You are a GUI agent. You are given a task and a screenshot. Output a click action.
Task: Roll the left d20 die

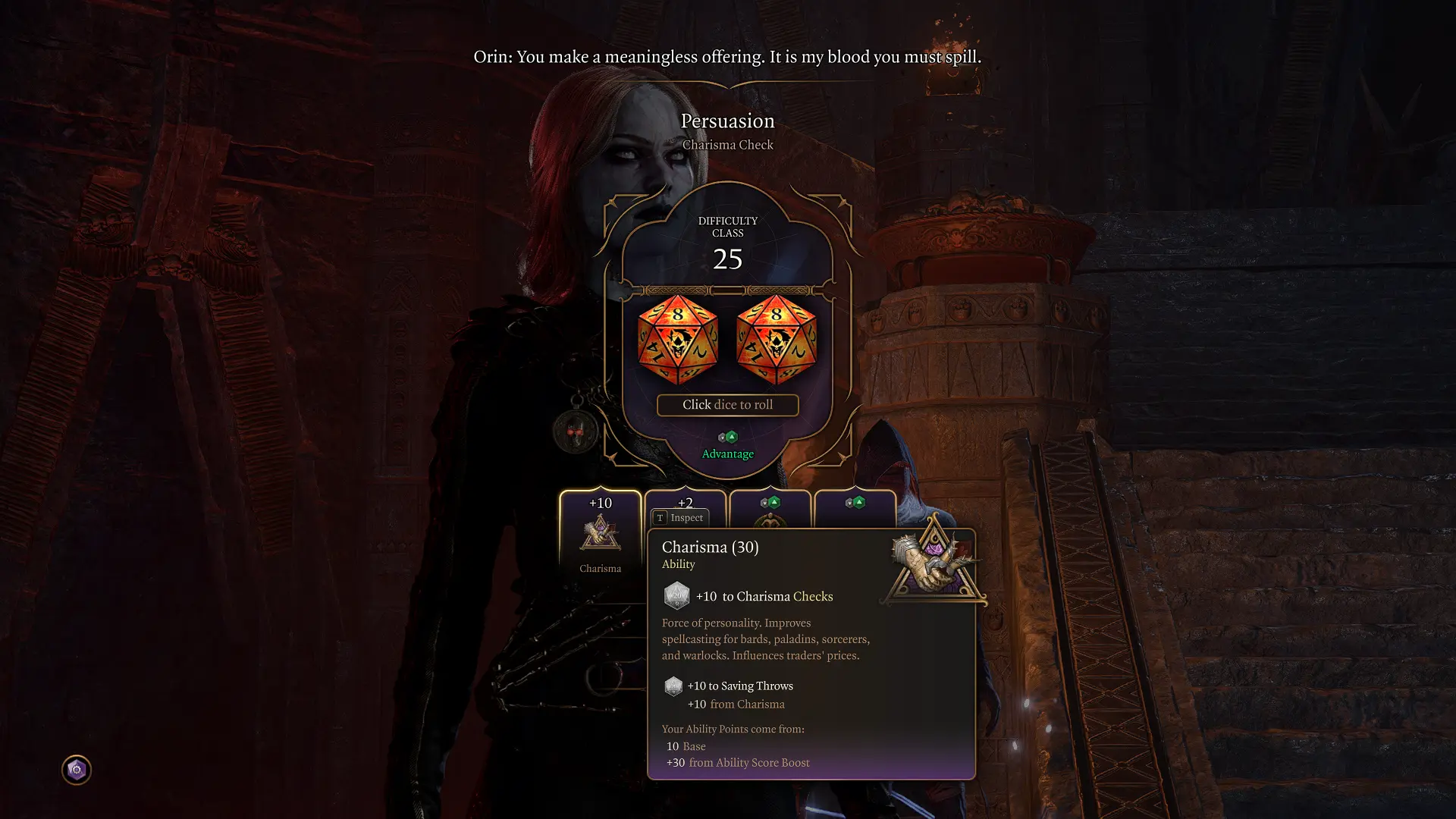coord(677,340)
